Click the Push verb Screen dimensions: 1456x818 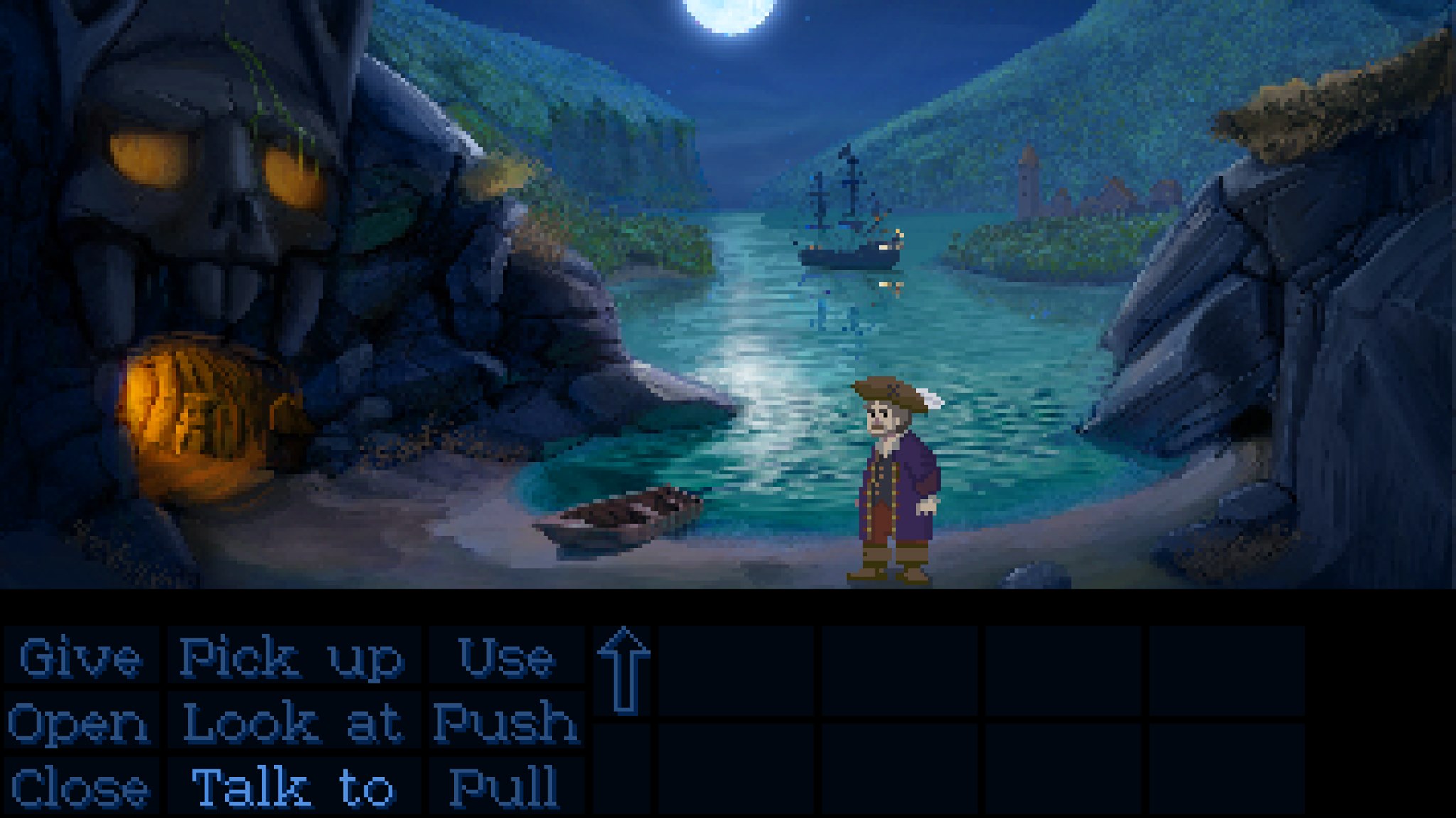pos(505,723)
